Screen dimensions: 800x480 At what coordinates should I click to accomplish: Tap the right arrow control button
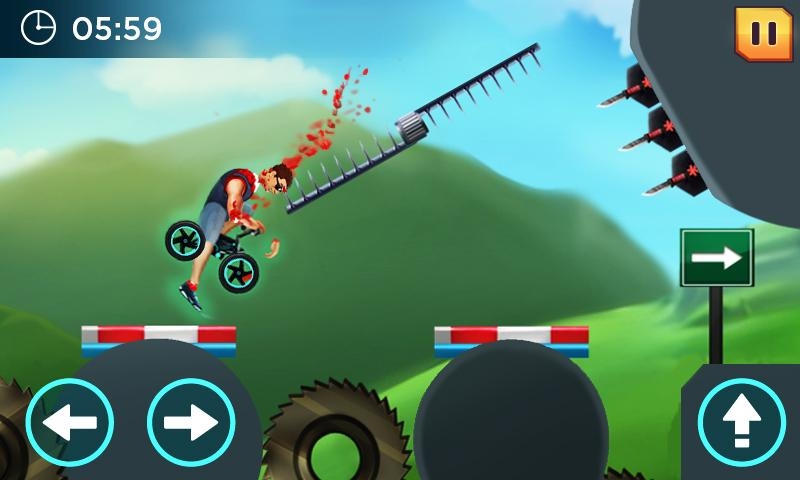(191, 422)
